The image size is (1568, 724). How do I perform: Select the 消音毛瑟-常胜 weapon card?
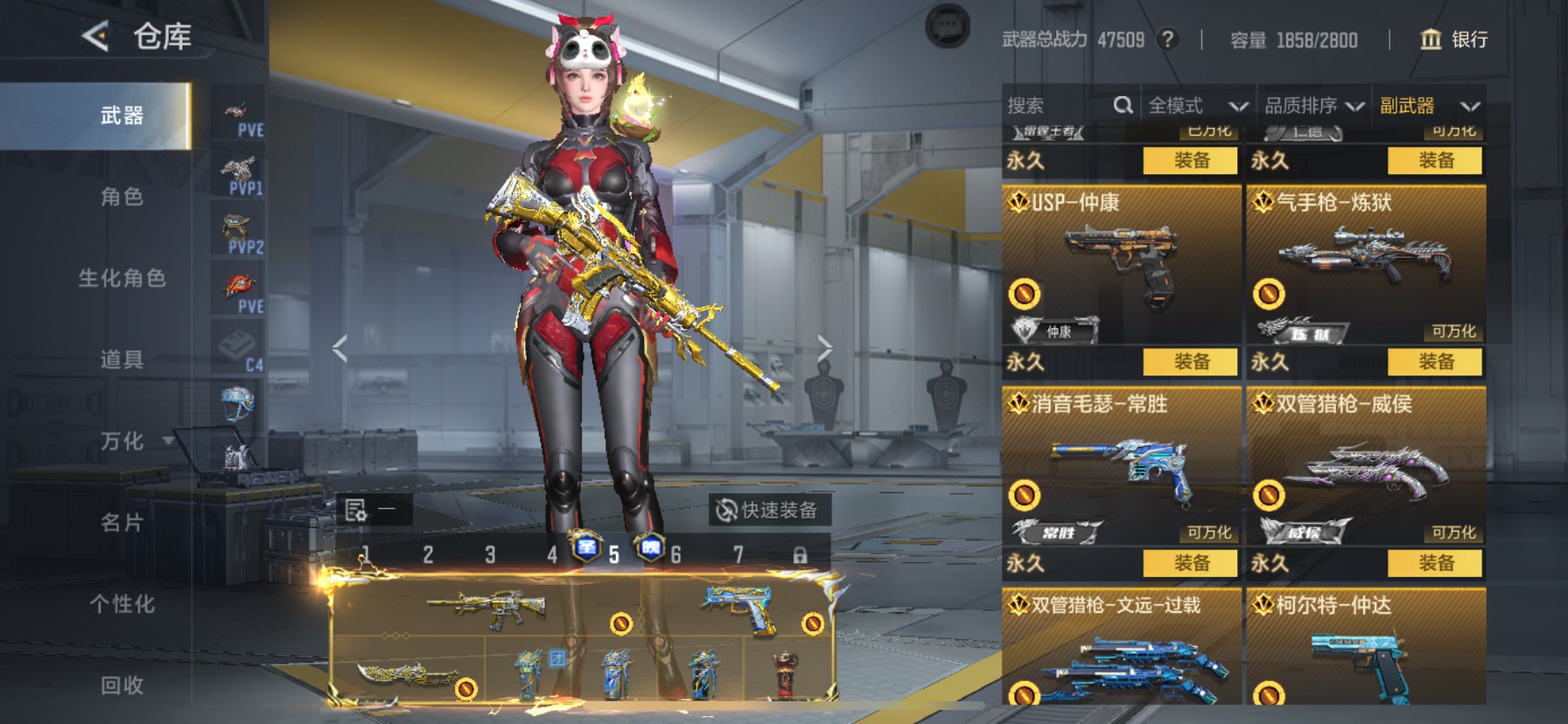(x=1121, y=463)
